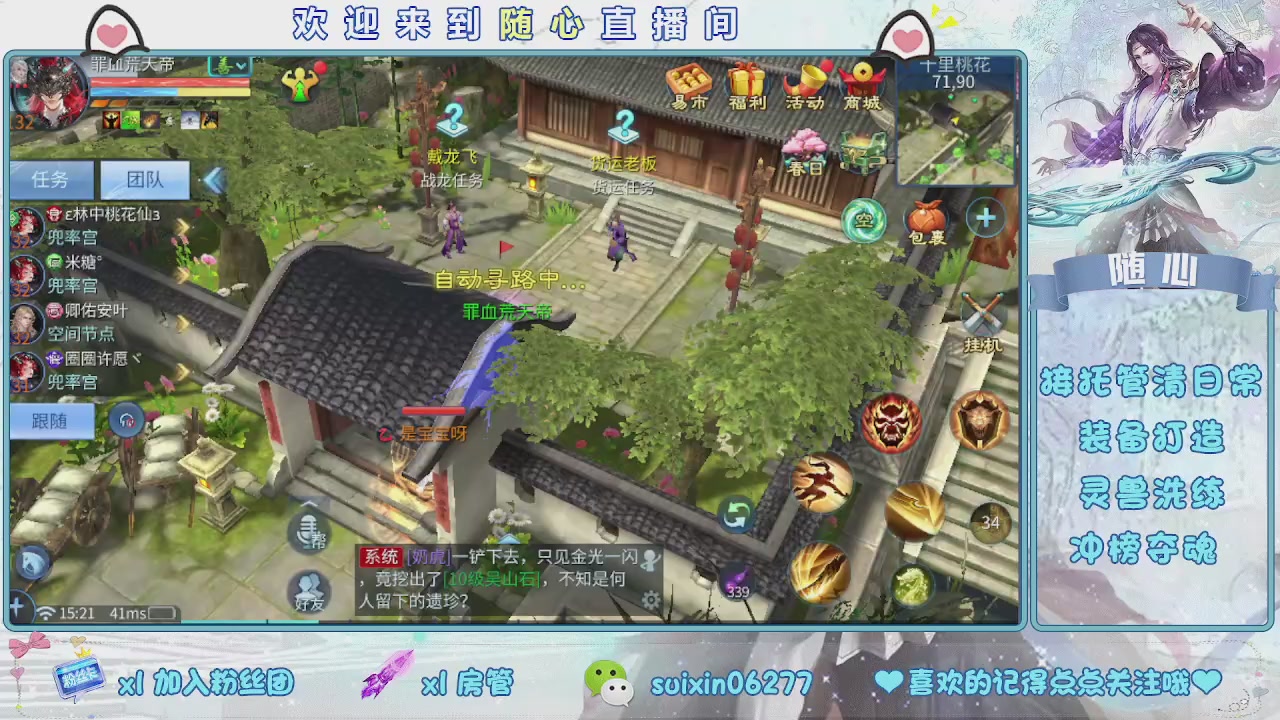Open chat settings via the gear icon

[652, 600]
